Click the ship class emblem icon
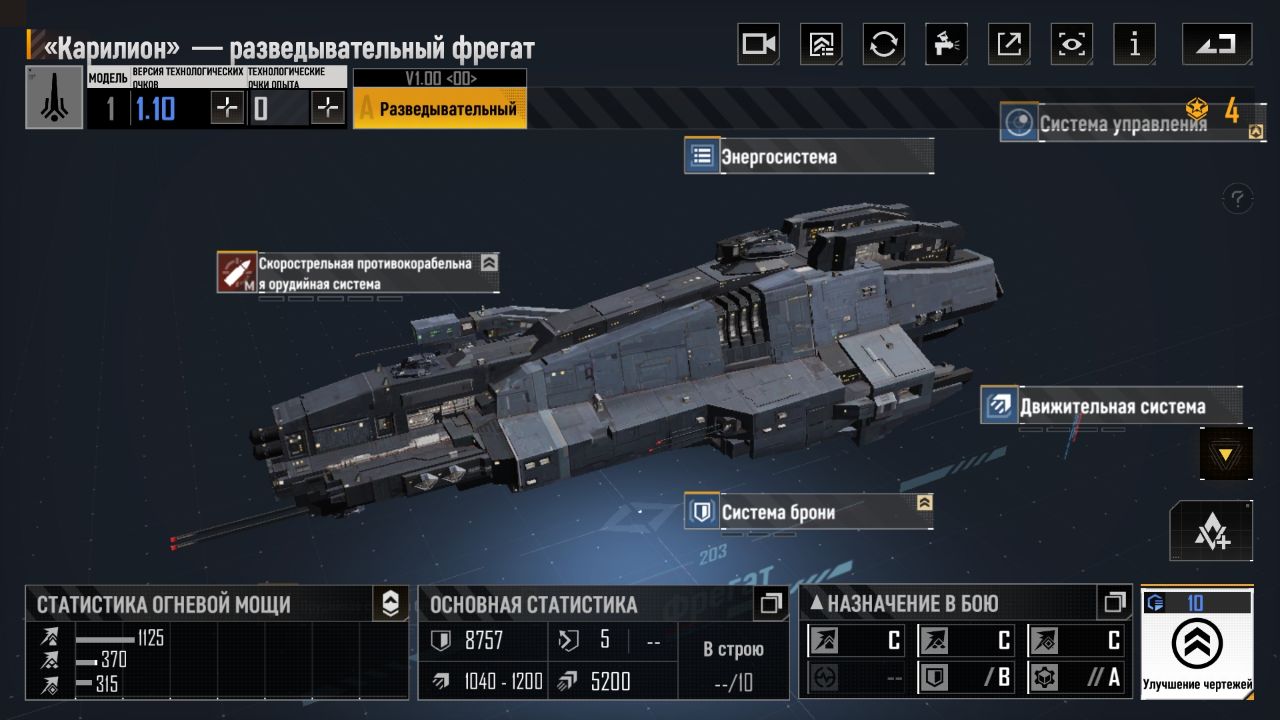1280x720 pixels. [54, 98]
